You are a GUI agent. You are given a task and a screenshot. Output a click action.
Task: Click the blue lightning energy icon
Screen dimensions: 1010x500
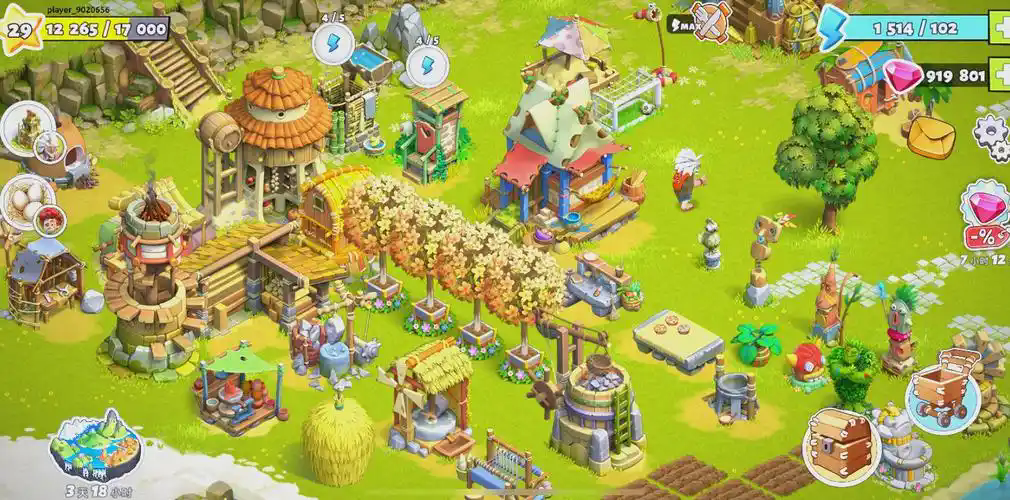(834, 29)
